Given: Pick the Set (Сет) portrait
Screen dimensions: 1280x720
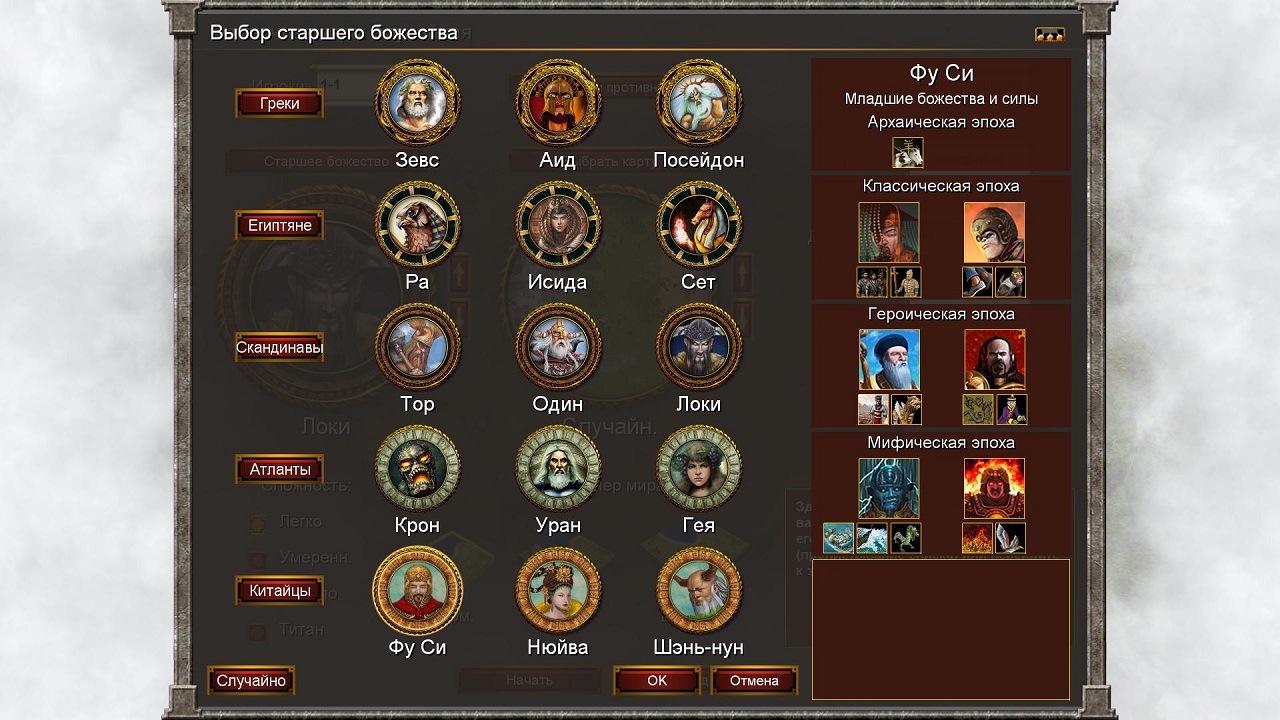Looking at the screenshot, I should [699, 225].
